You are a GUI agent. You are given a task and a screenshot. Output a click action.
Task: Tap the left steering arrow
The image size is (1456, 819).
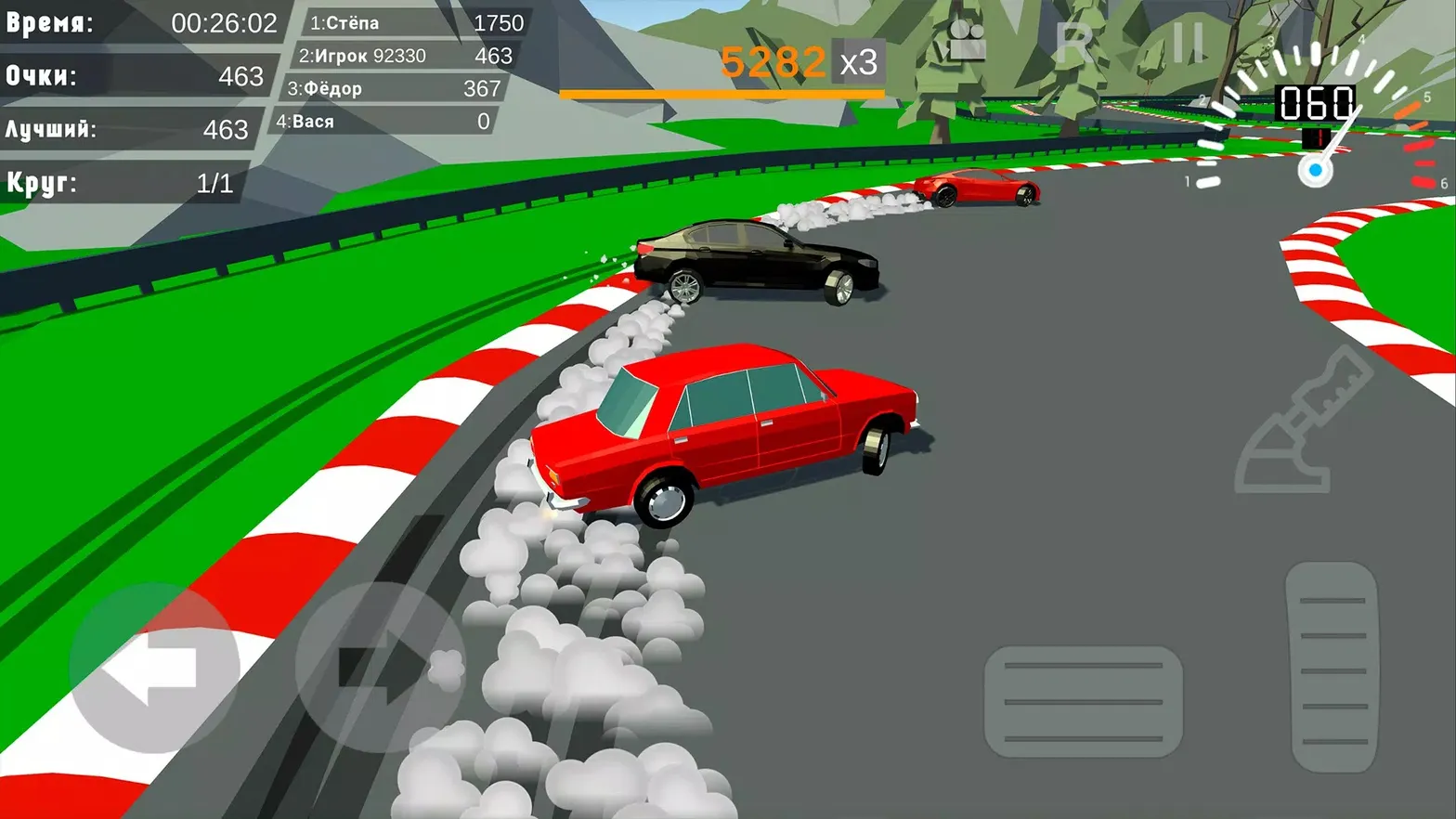[x=154, y=668]
